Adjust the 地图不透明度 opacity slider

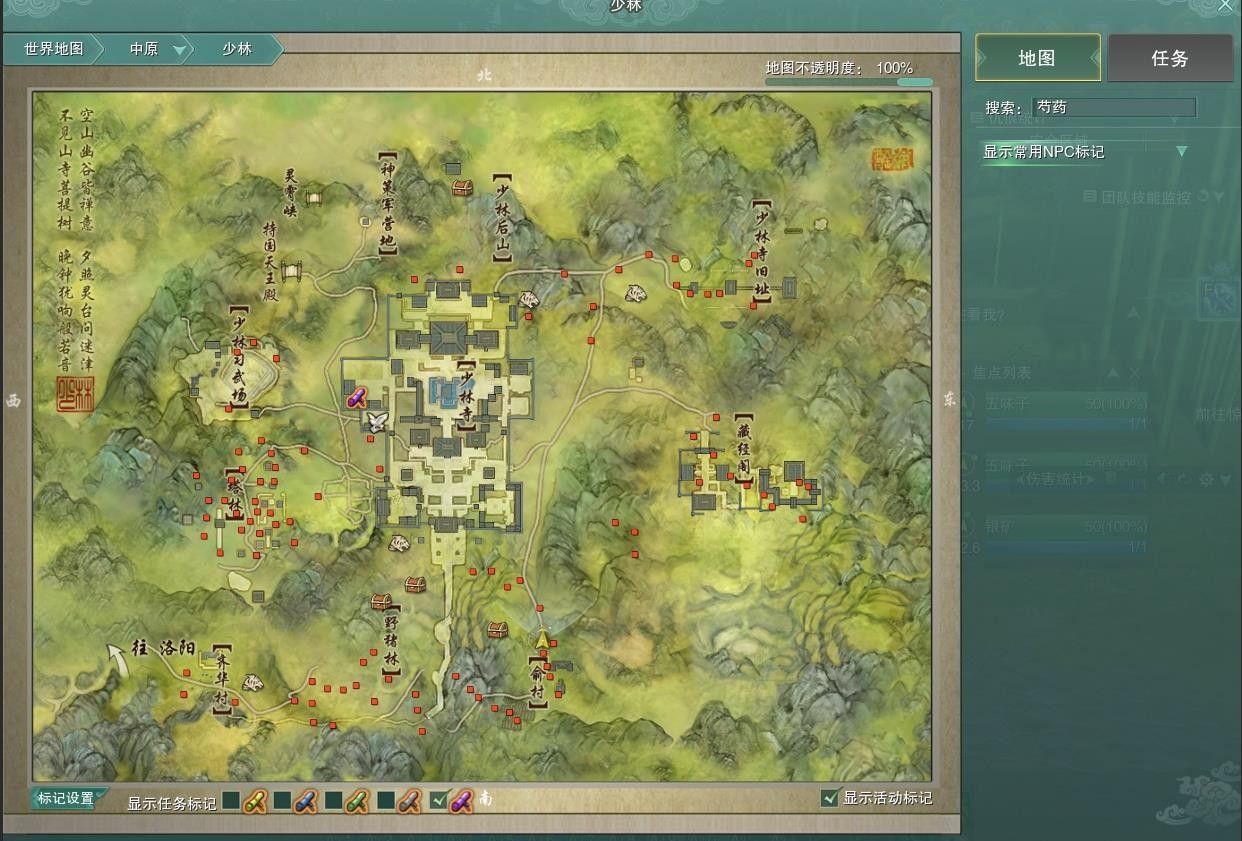pyautogui.click(x=914, y=81)
